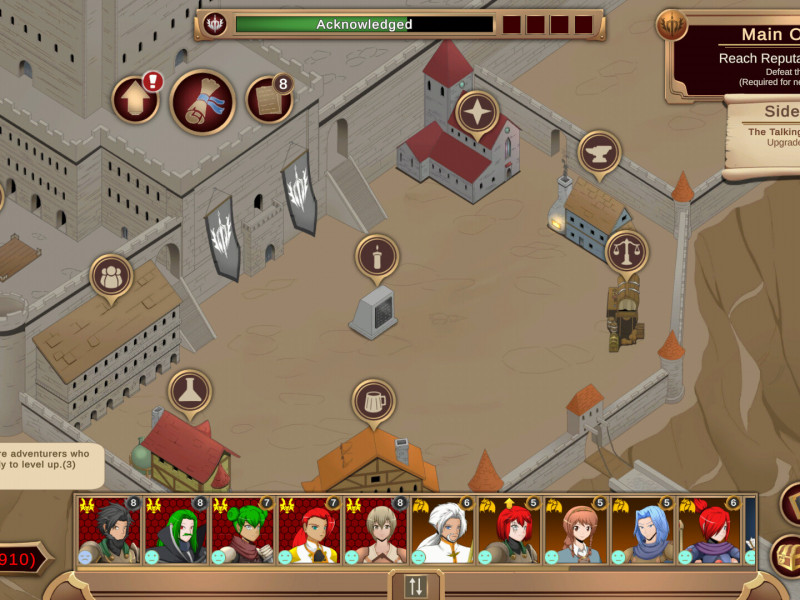This screenshot has width=800, height=600.
Task: Select the dark-haired adventurer portrait
Action: (109, 530)
